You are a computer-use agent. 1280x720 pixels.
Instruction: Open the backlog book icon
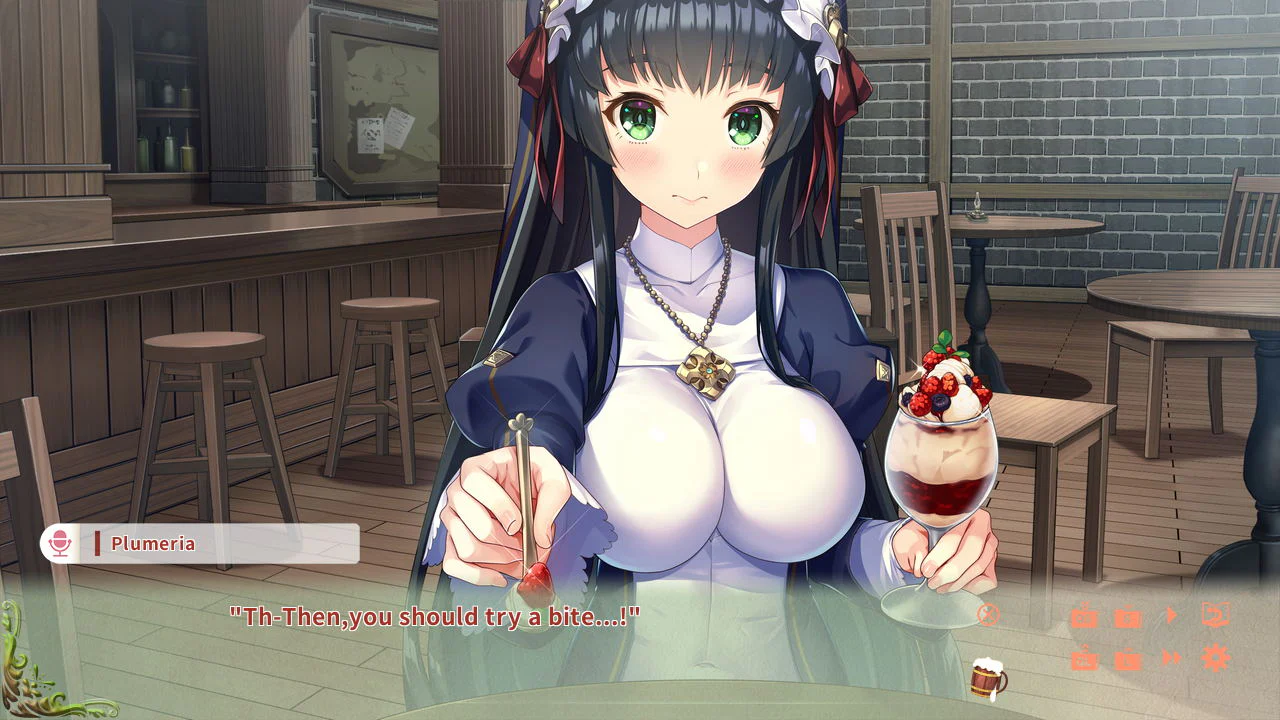1216,615
